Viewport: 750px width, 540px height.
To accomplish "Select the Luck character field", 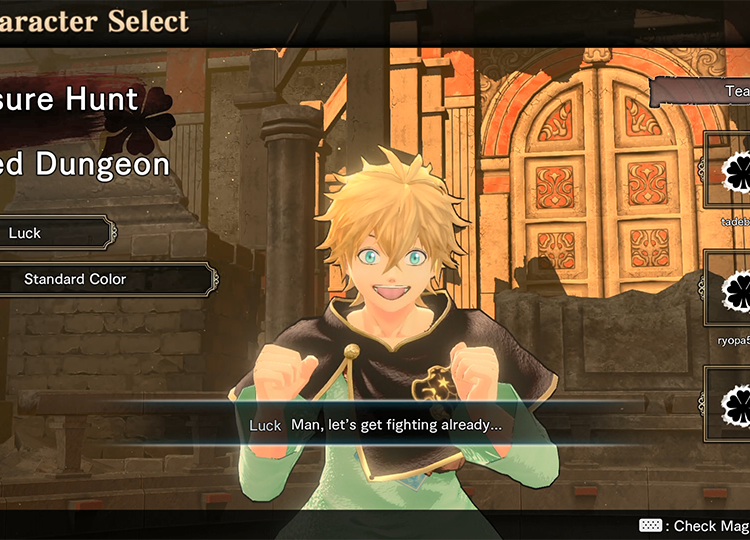I will pyautogui.click(x=55, y=233).
